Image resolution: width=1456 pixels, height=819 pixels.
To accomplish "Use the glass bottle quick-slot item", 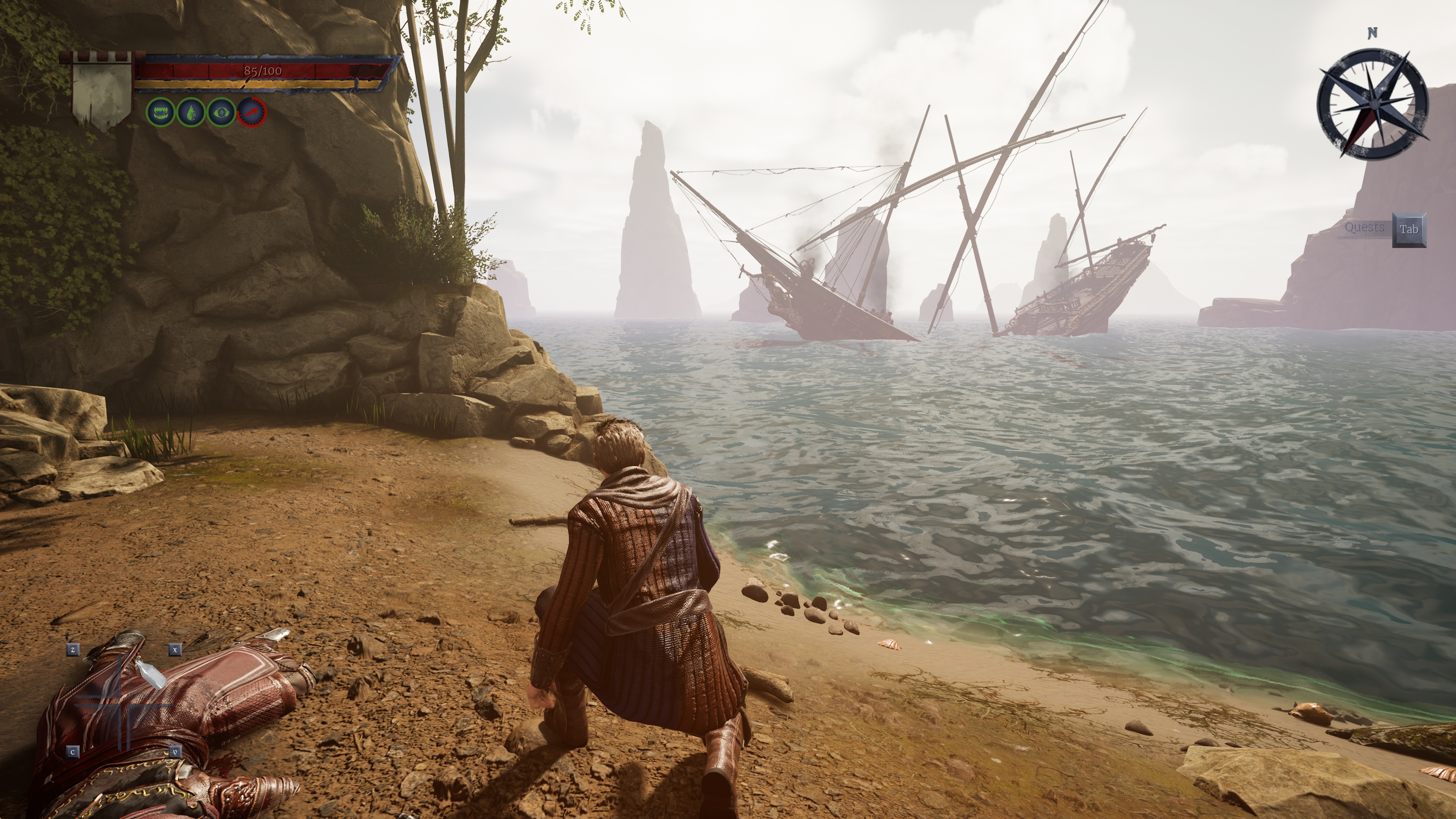I will [150, 675].
